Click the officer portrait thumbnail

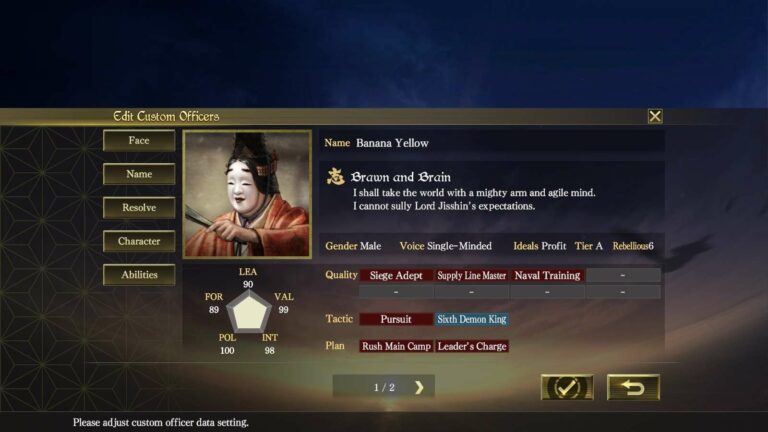pos(247,194)
